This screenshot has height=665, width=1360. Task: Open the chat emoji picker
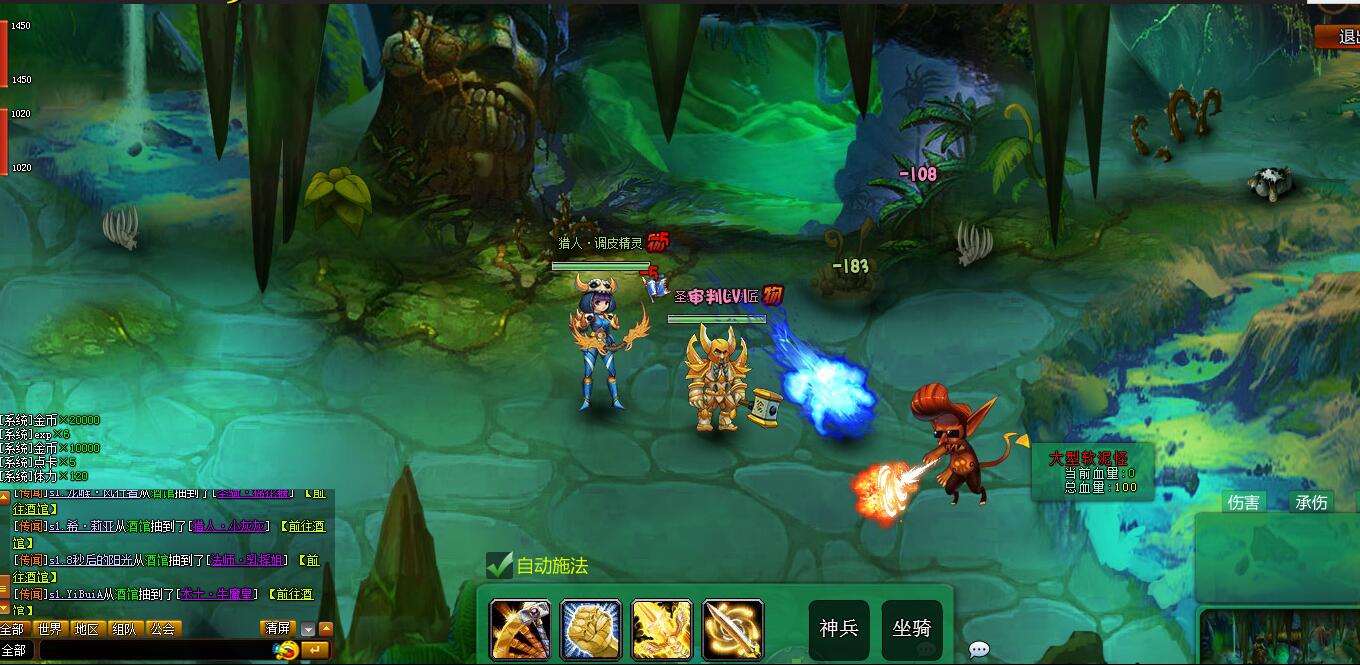click(286, 651)
